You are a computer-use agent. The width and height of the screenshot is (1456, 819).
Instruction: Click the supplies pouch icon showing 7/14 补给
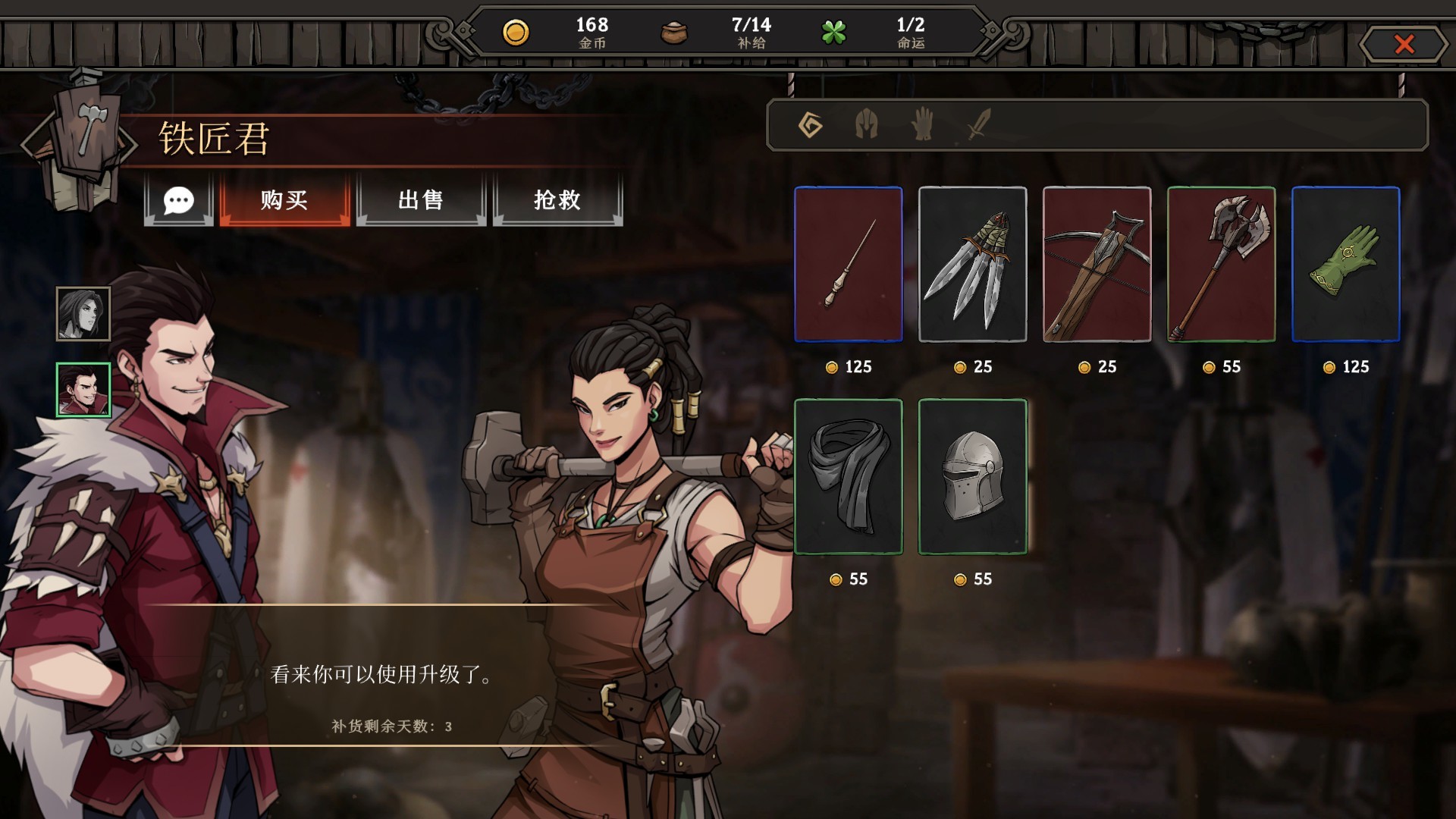(673, 33)
